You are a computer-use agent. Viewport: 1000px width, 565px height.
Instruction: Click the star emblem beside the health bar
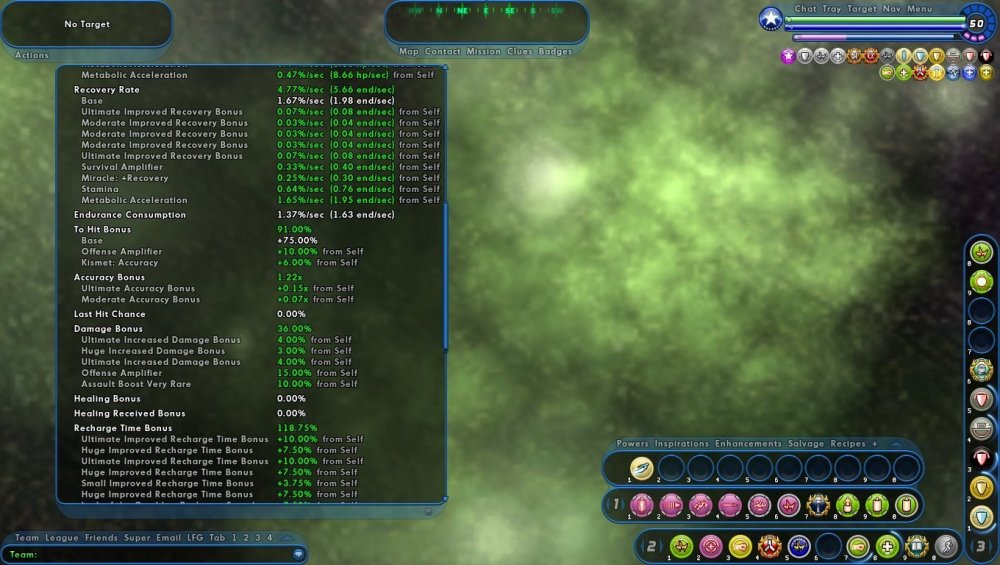771,19
